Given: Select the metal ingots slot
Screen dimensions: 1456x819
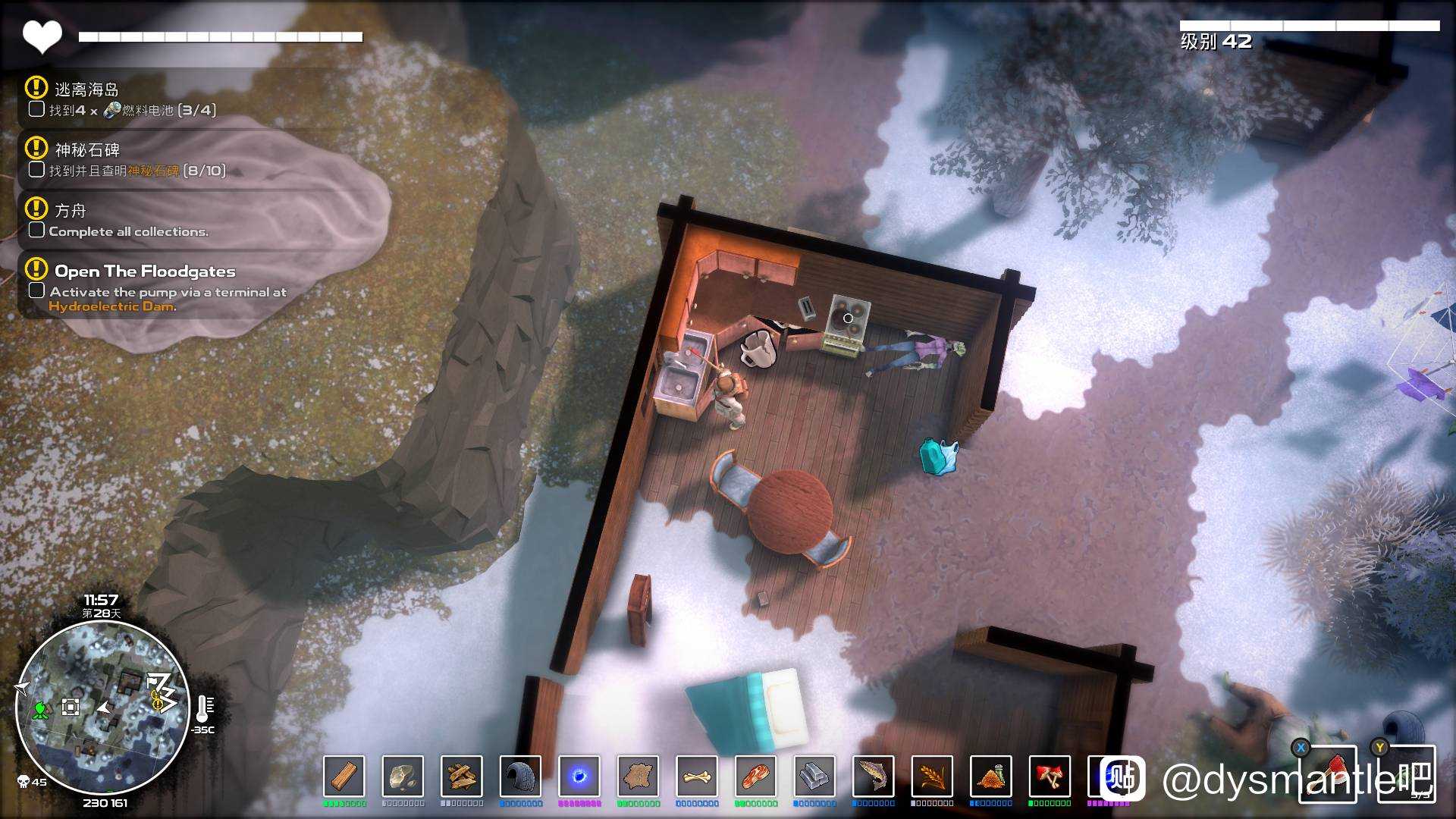Looking at the screenshot, I should 814,777.
